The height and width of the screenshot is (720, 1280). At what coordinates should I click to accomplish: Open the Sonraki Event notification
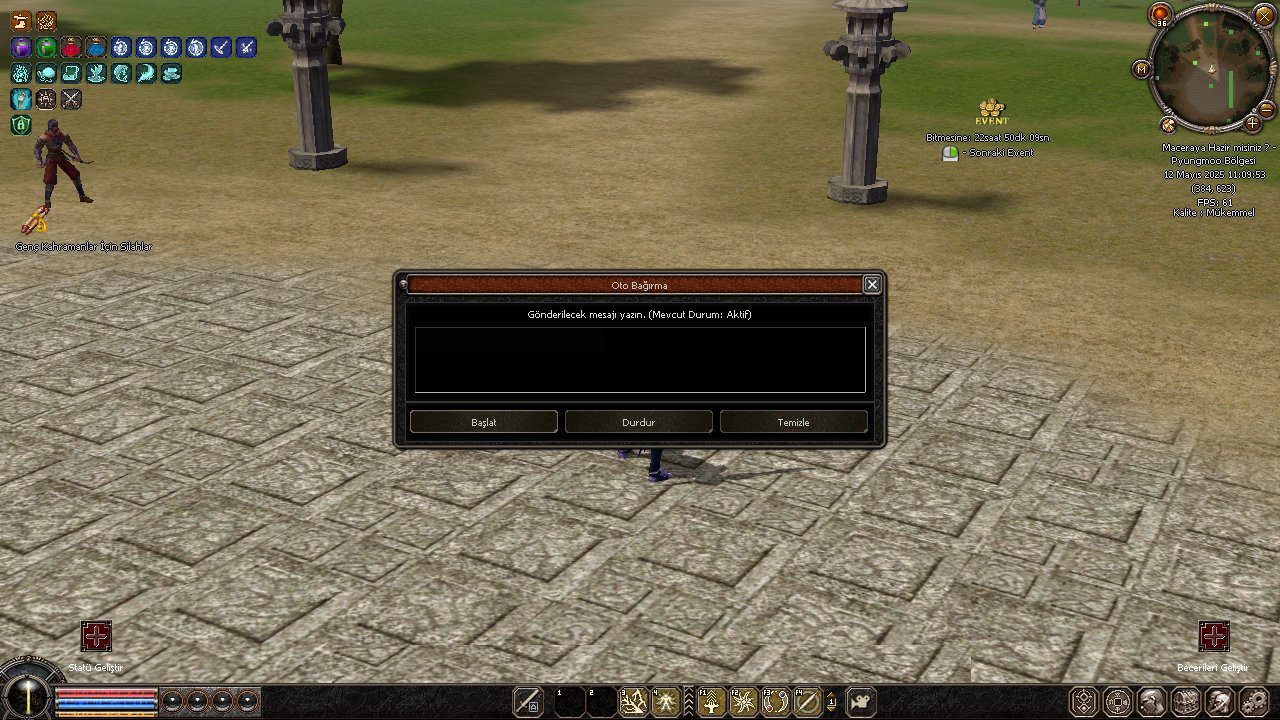(951, 153)
